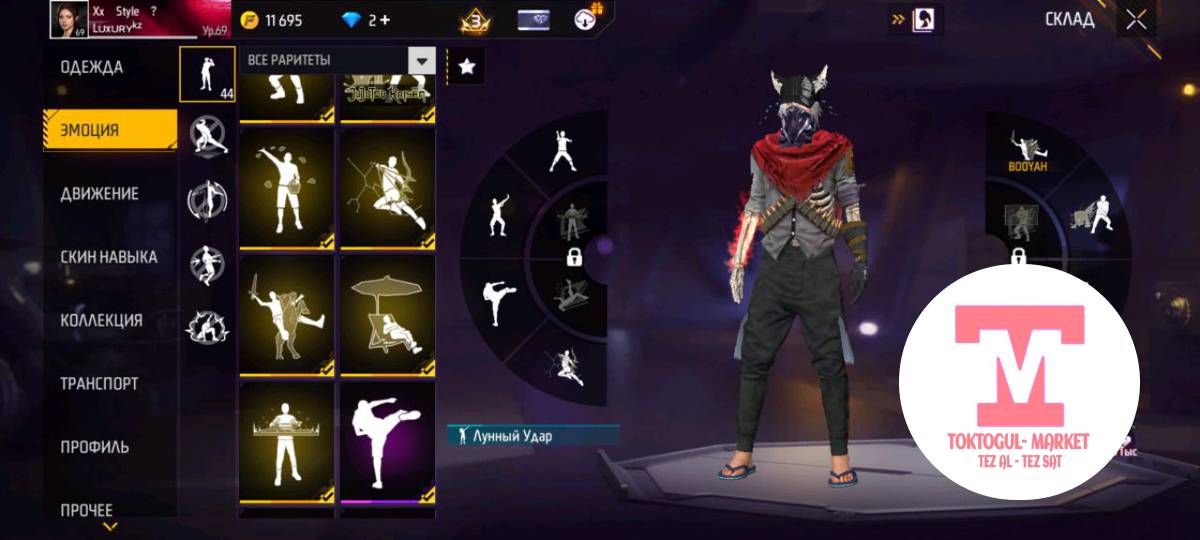Open the СКИН НАВЫКА category
This screenshot has width=1200, height=540.
click(x=108, y=257)
